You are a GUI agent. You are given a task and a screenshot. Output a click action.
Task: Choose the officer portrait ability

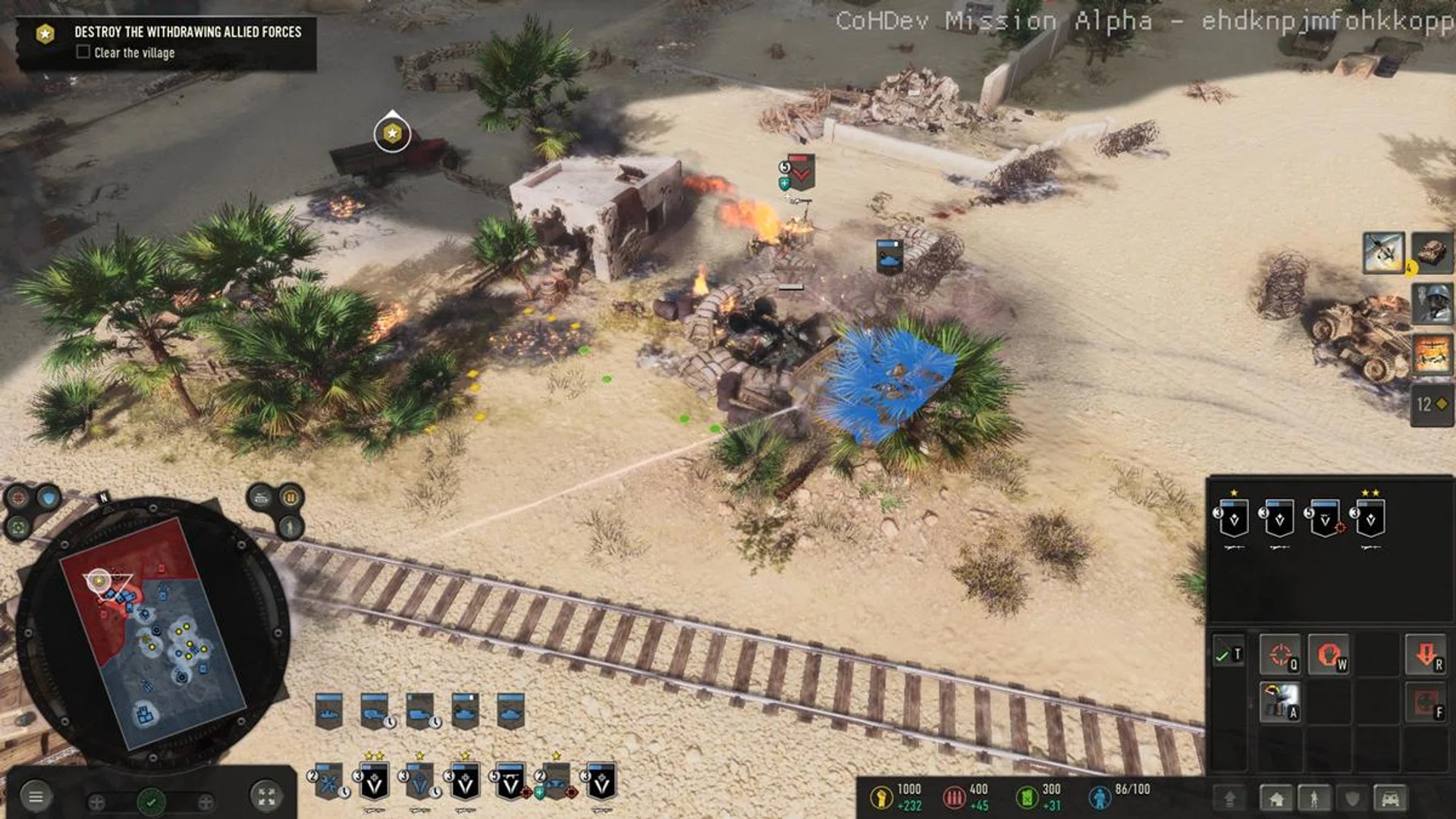tap(1432, 303)
